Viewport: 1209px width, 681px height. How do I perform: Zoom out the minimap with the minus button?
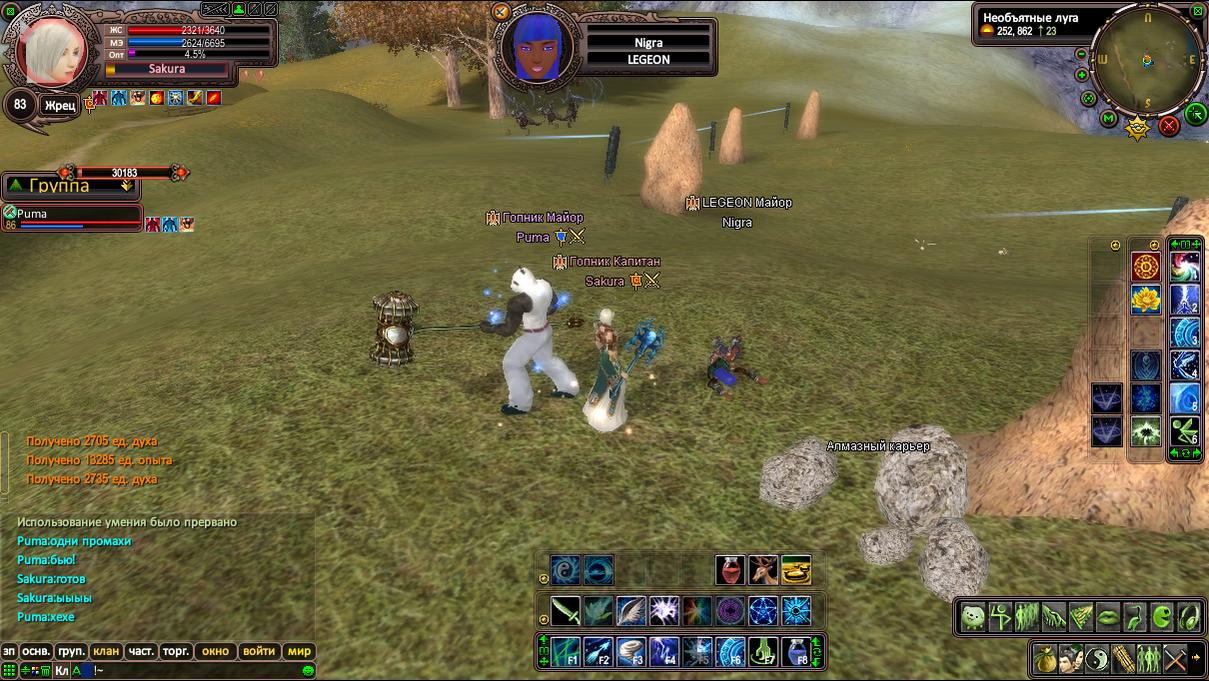1081,54
